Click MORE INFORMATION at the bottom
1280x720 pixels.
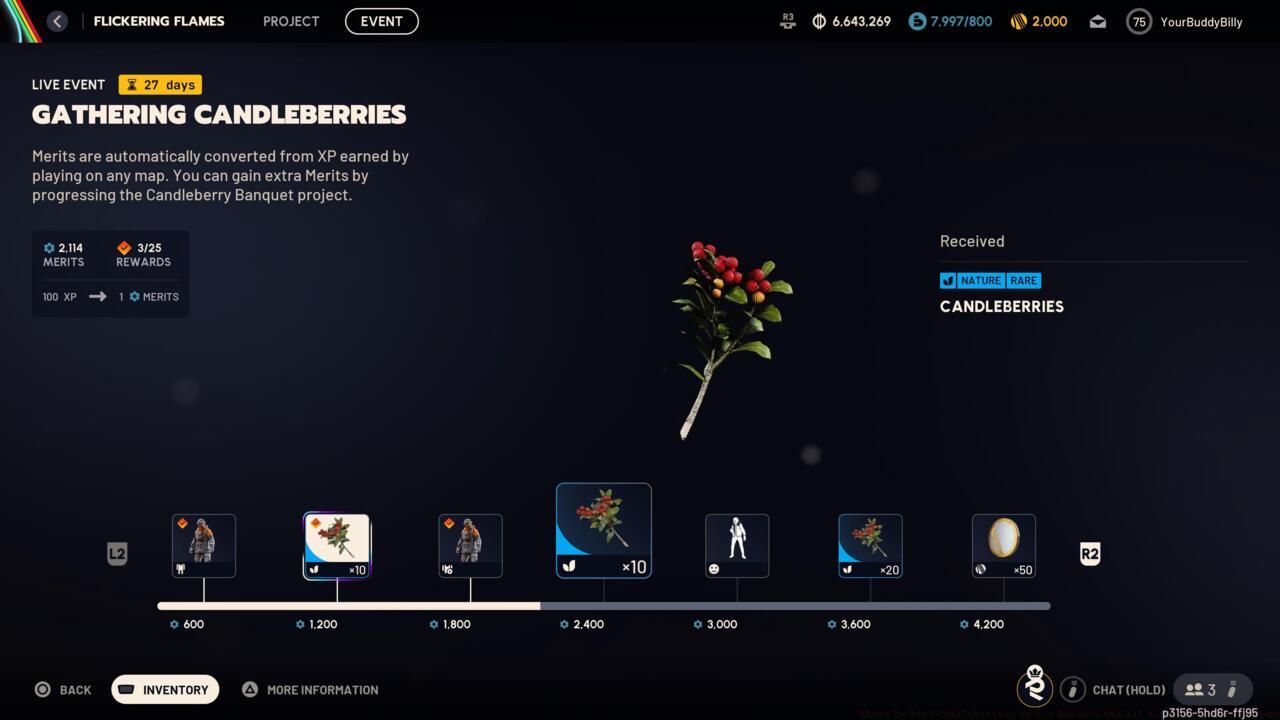pyautogui.click(x=310, y=689)
